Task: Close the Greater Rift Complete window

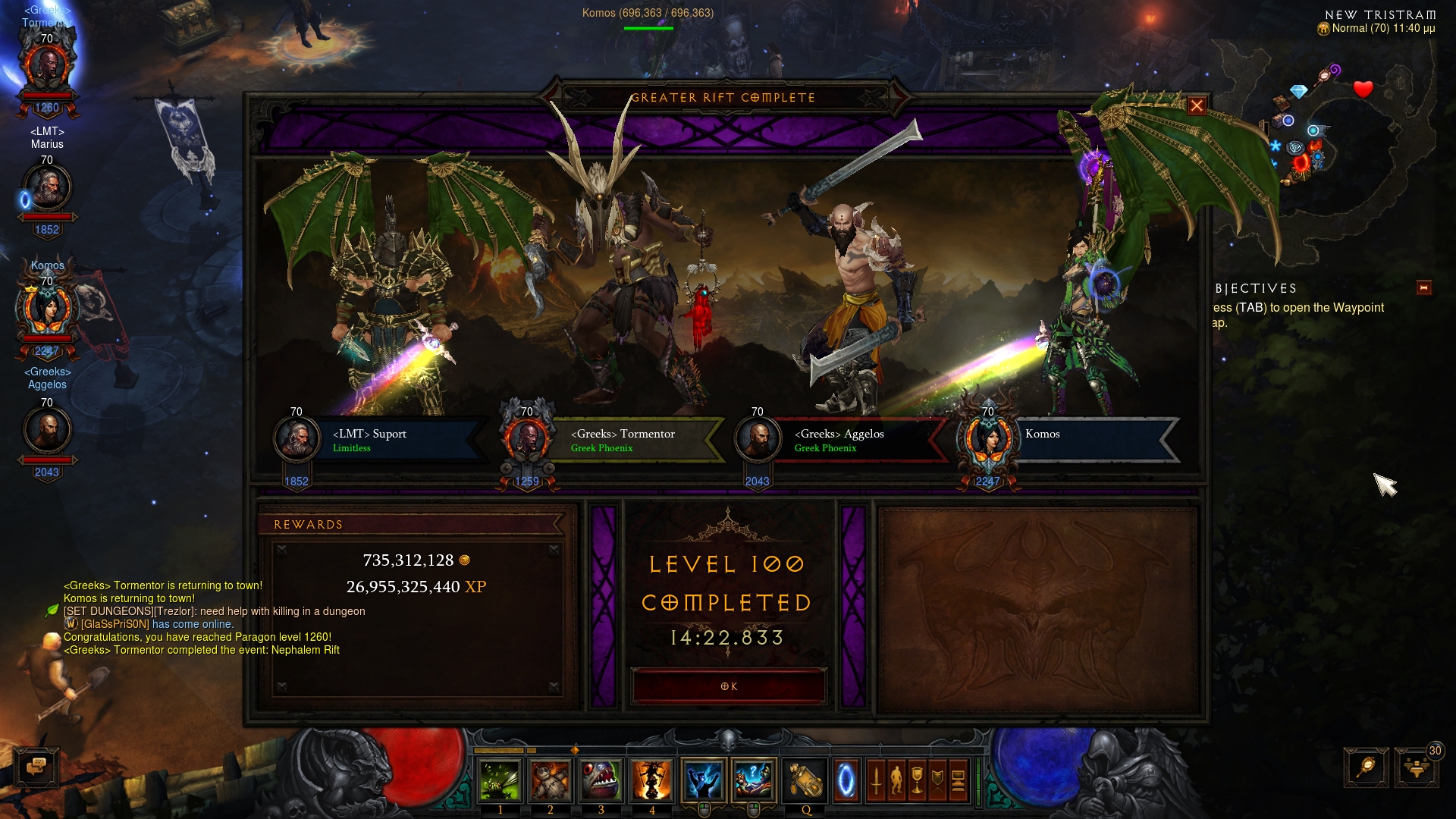Action: (x=1197, y=106)
